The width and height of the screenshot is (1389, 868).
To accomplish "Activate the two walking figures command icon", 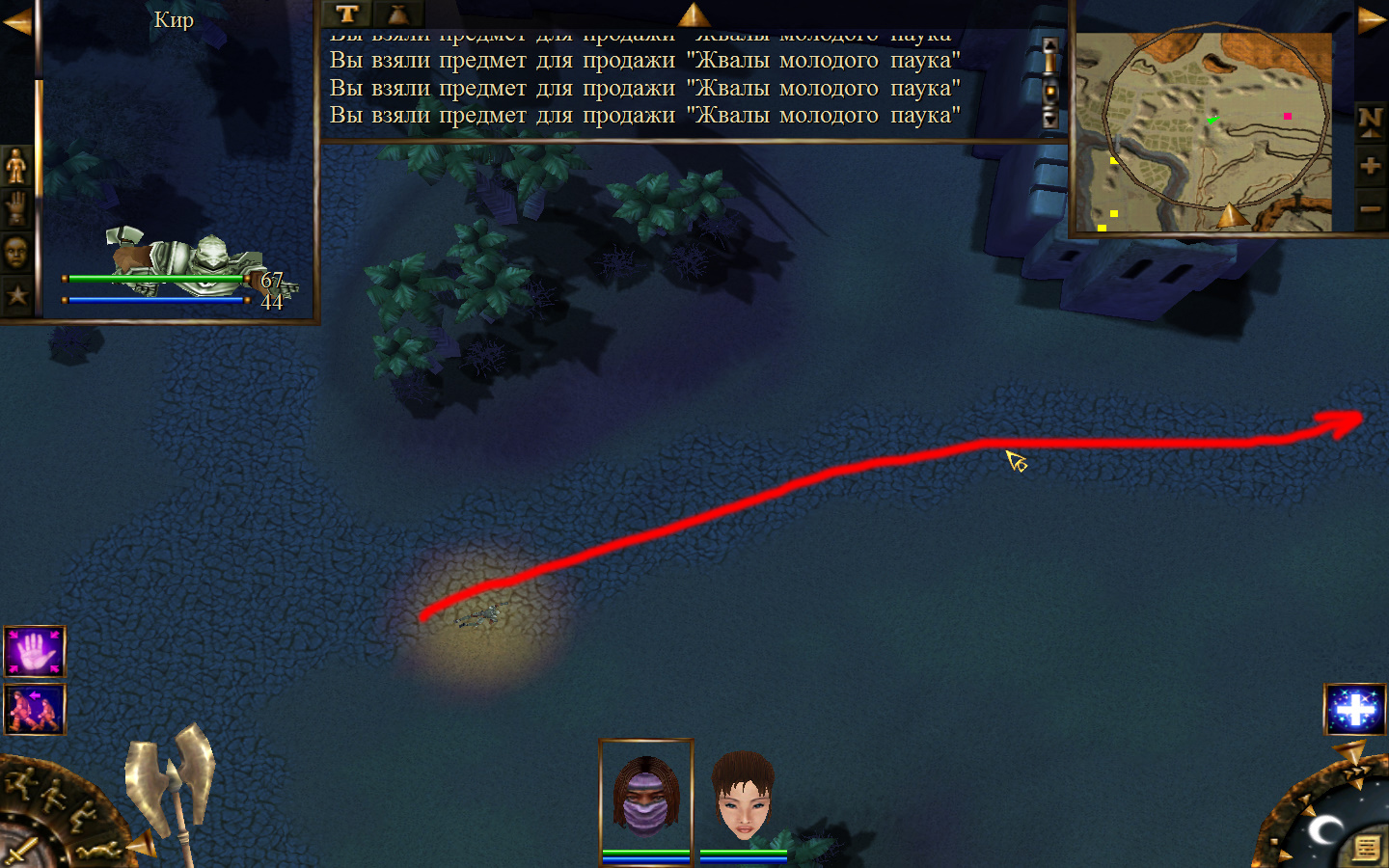I will (x=35, y=710).
